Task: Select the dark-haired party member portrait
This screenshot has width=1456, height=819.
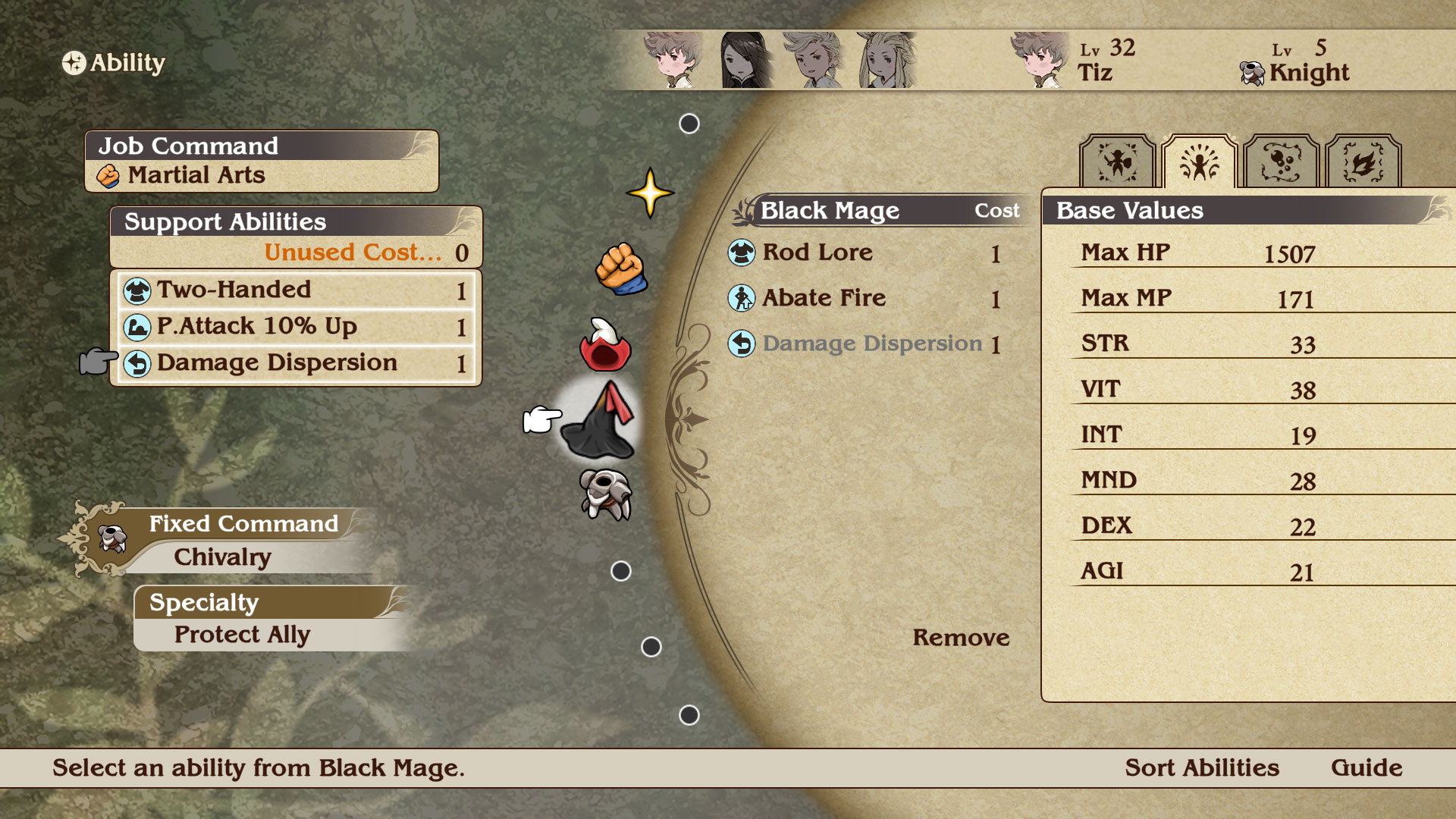Action: (x=746, y=60)
